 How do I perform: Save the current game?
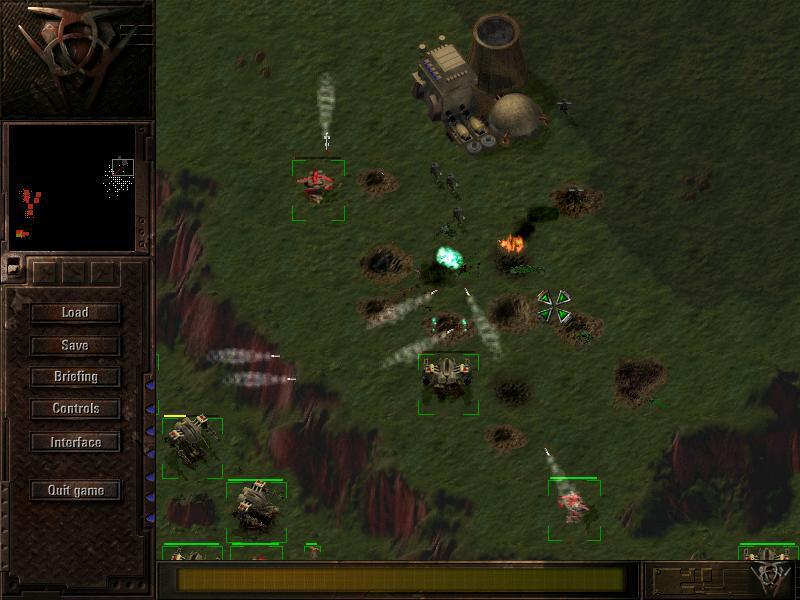point(75,345)
